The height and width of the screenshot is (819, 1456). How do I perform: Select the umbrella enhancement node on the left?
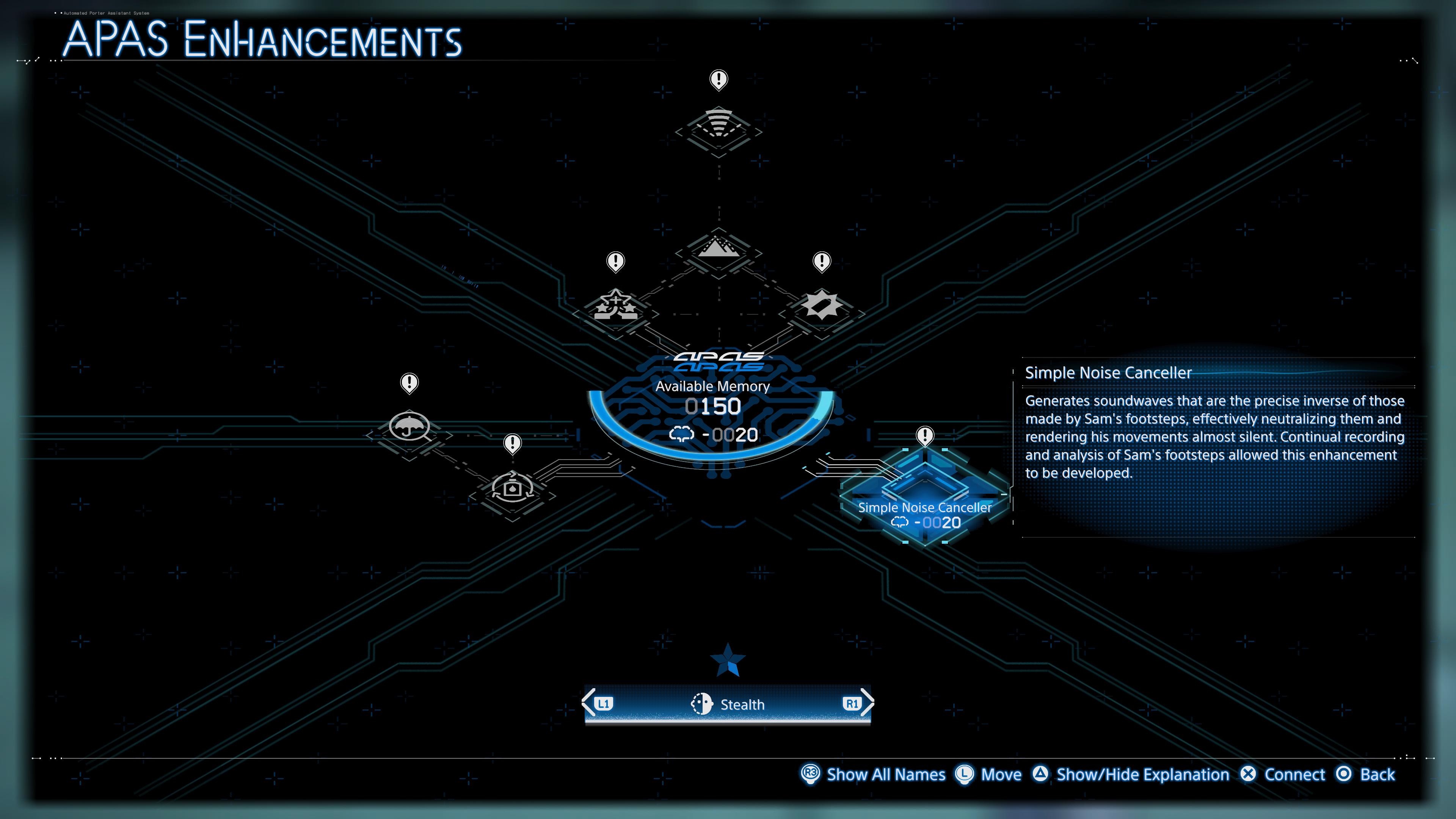[x=409, y=428]
